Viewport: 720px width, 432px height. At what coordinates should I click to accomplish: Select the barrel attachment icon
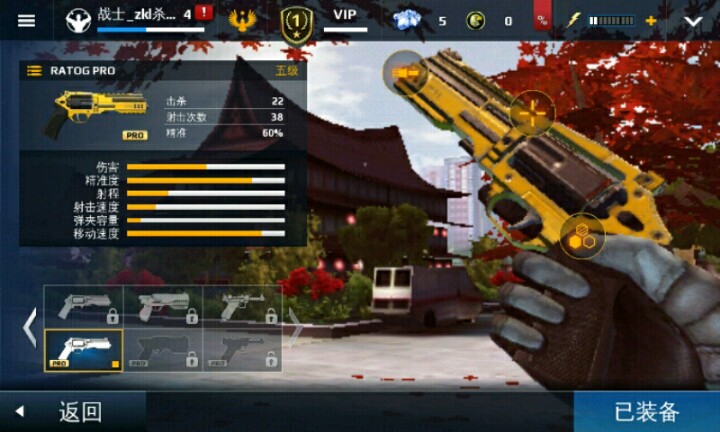[x=405, y=73]
